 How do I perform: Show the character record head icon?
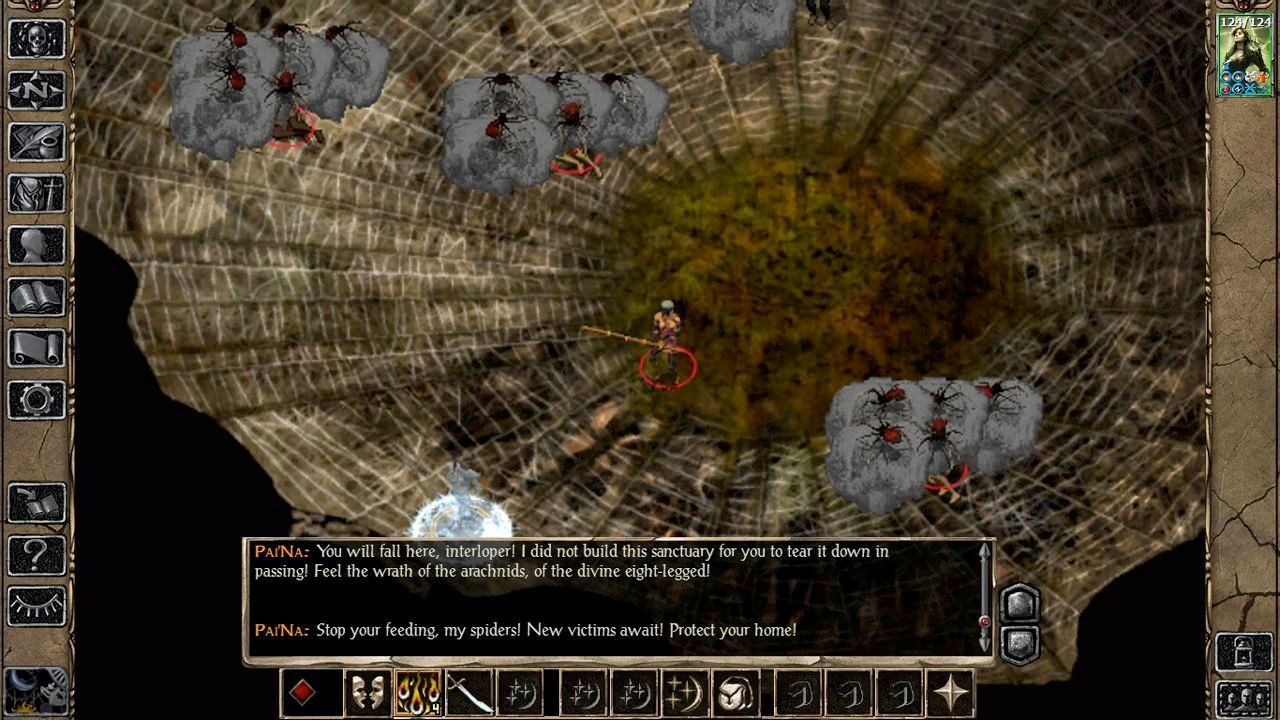click(37, 246)
